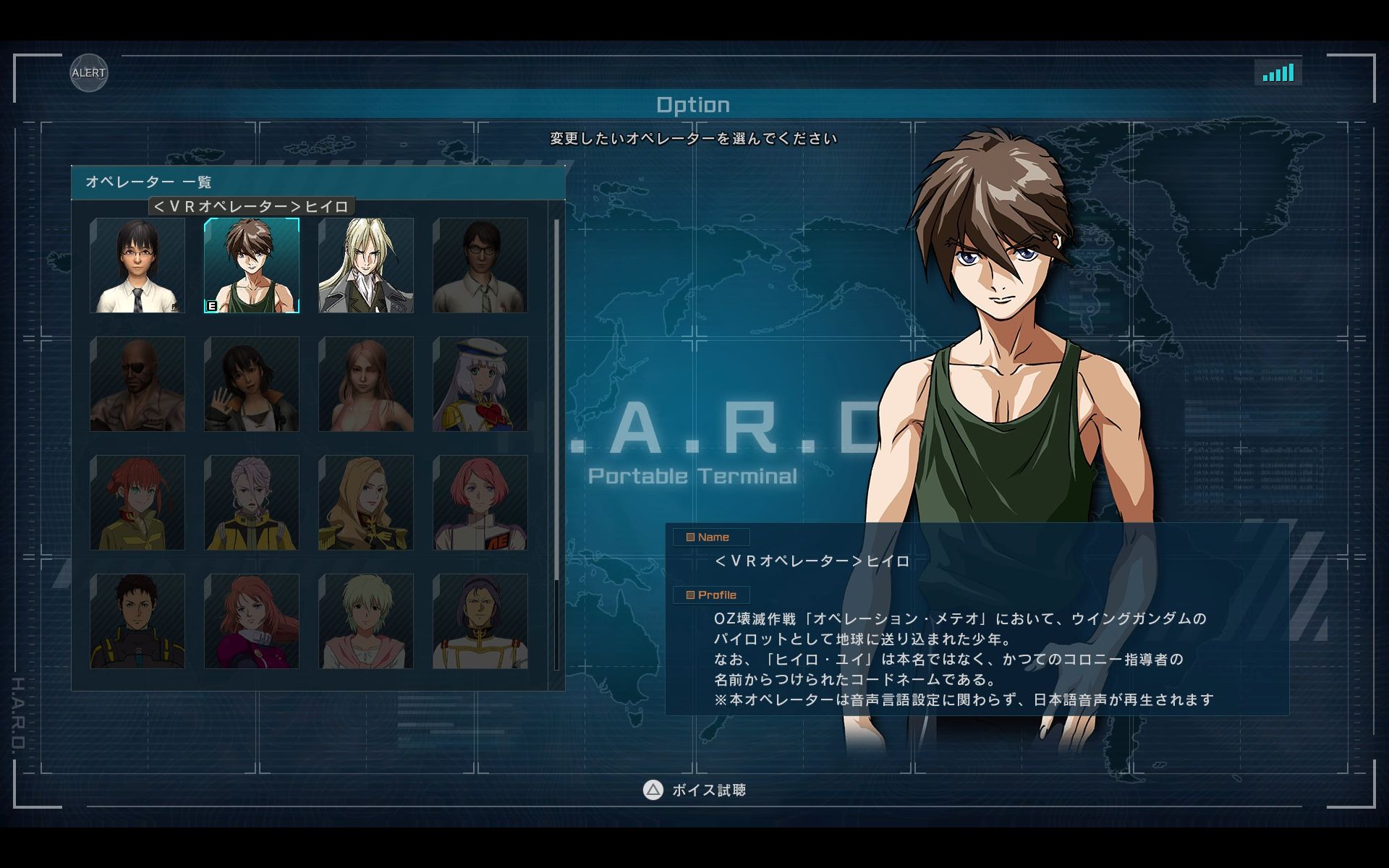Choose the orange-haired woman in magenta outfit
Image resolution: width=1389 pixels, height=868 pixels.
pos(252,621)
